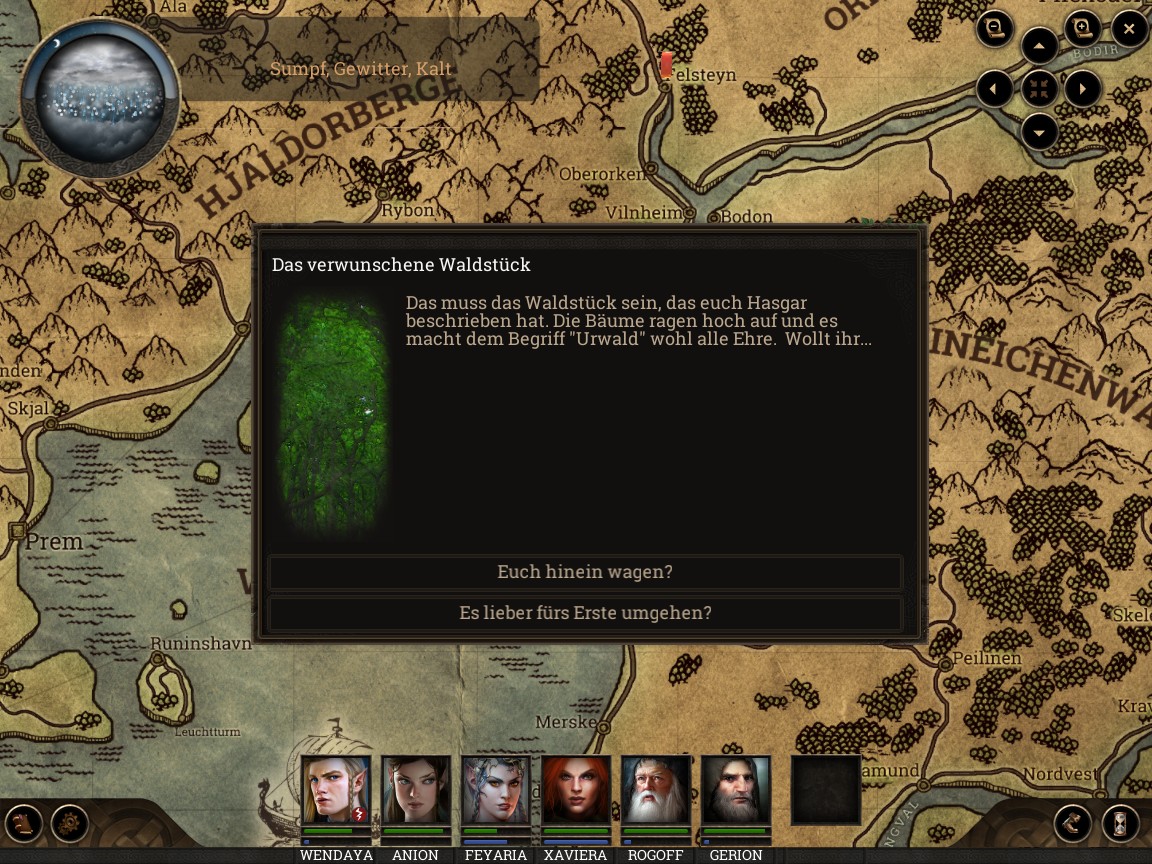Open settings via the gear icon

[70, 824]
